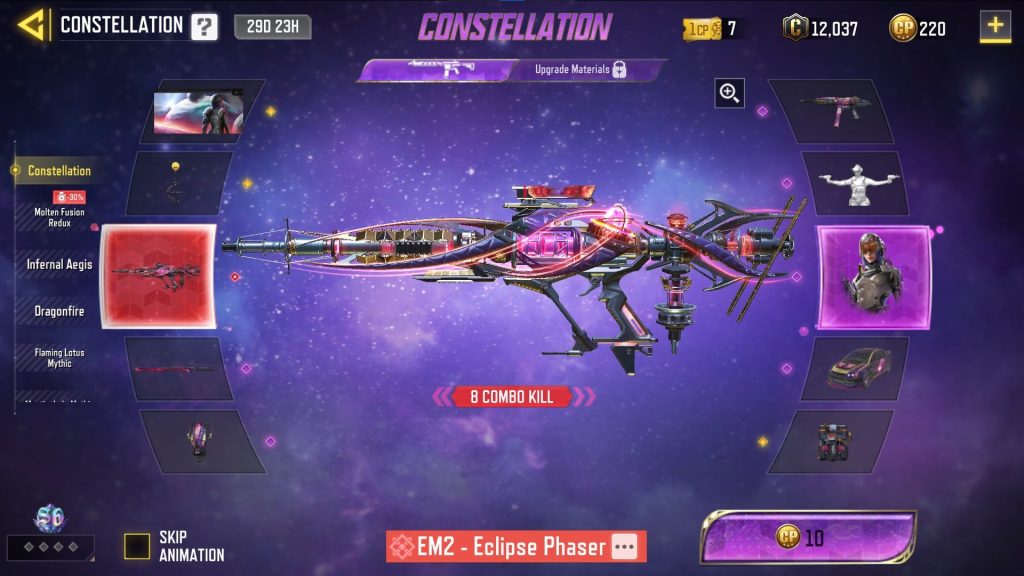This screenshot has width=1024, height=576.
Task: Open EM2 - Eclipse Phaser details dots
Action: pyautogui.click(x=625, y=547)
